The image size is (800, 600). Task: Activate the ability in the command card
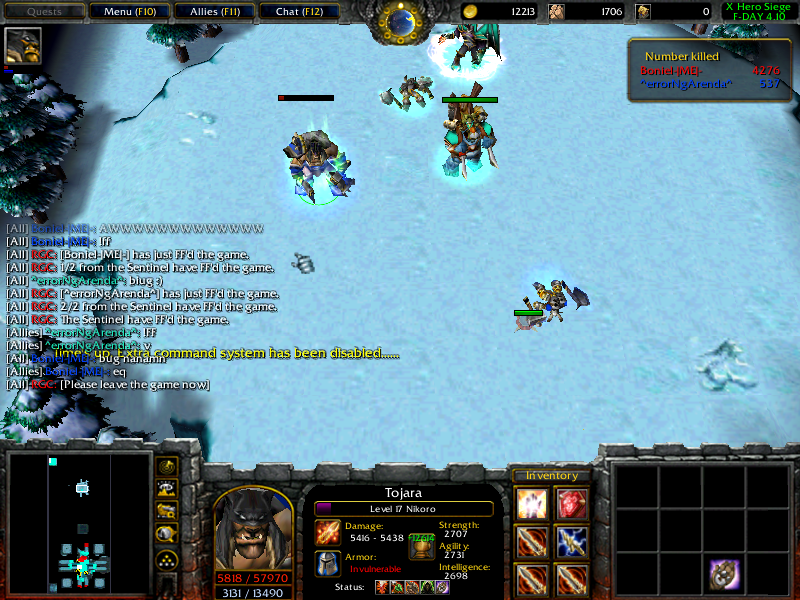tap(726, 573)
